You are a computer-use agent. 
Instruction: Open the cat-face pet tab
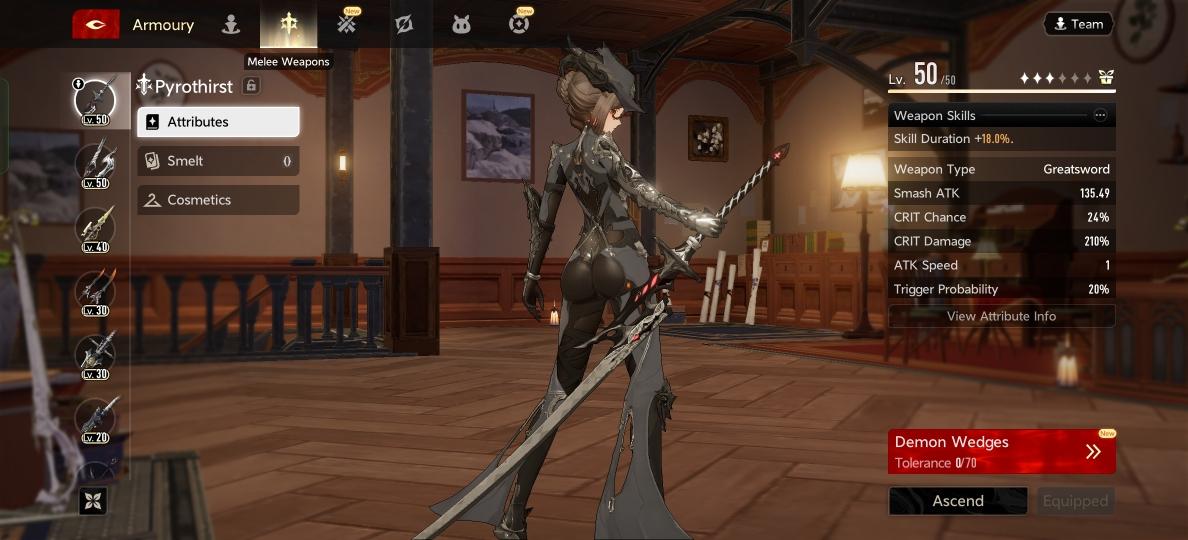pos(461,25)
